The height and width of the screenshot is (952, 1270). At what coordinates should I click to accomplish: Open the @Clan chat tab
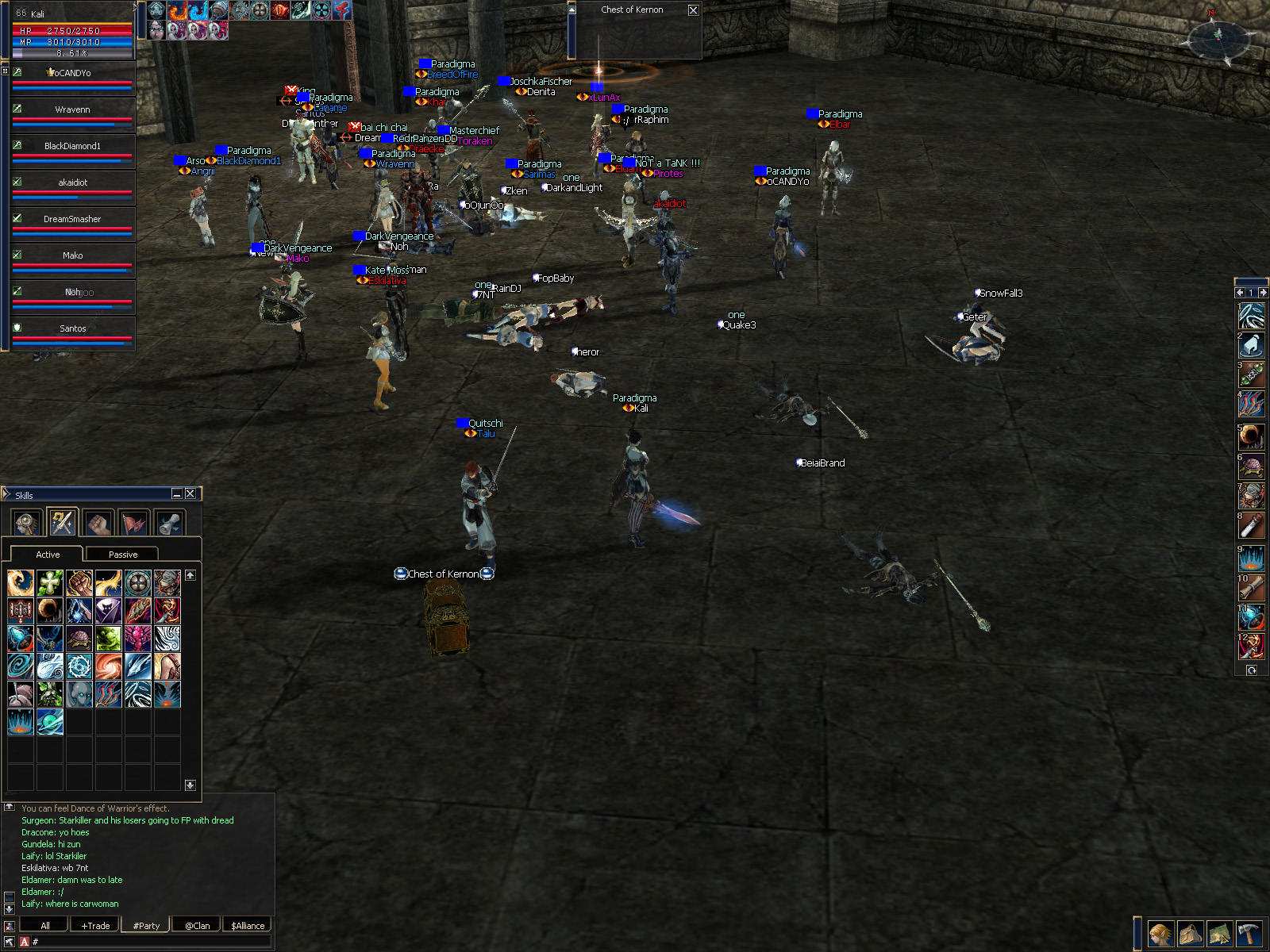[198, 925]
